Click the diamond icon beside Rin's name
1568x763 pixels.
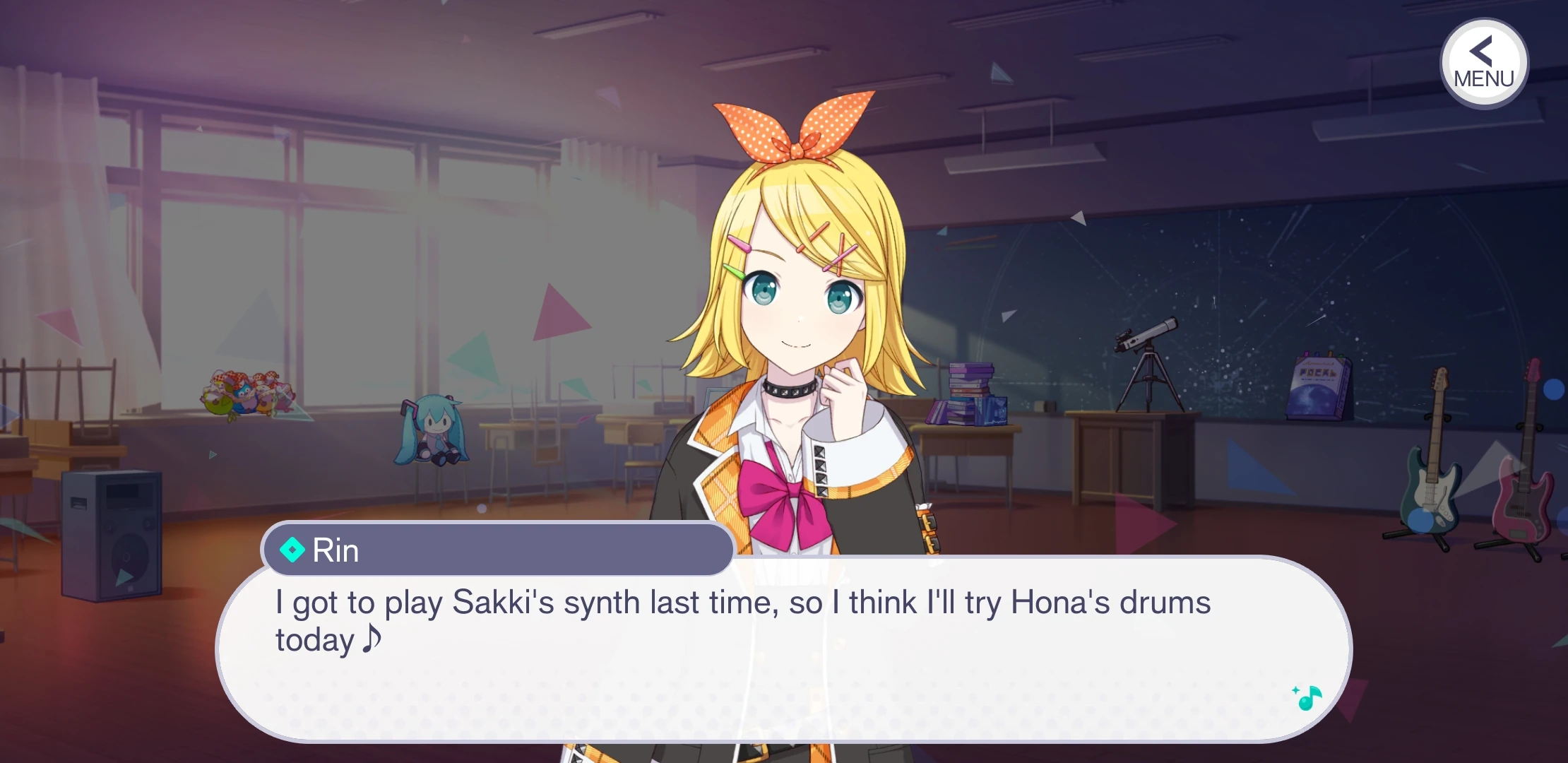(x=292, y=548)
